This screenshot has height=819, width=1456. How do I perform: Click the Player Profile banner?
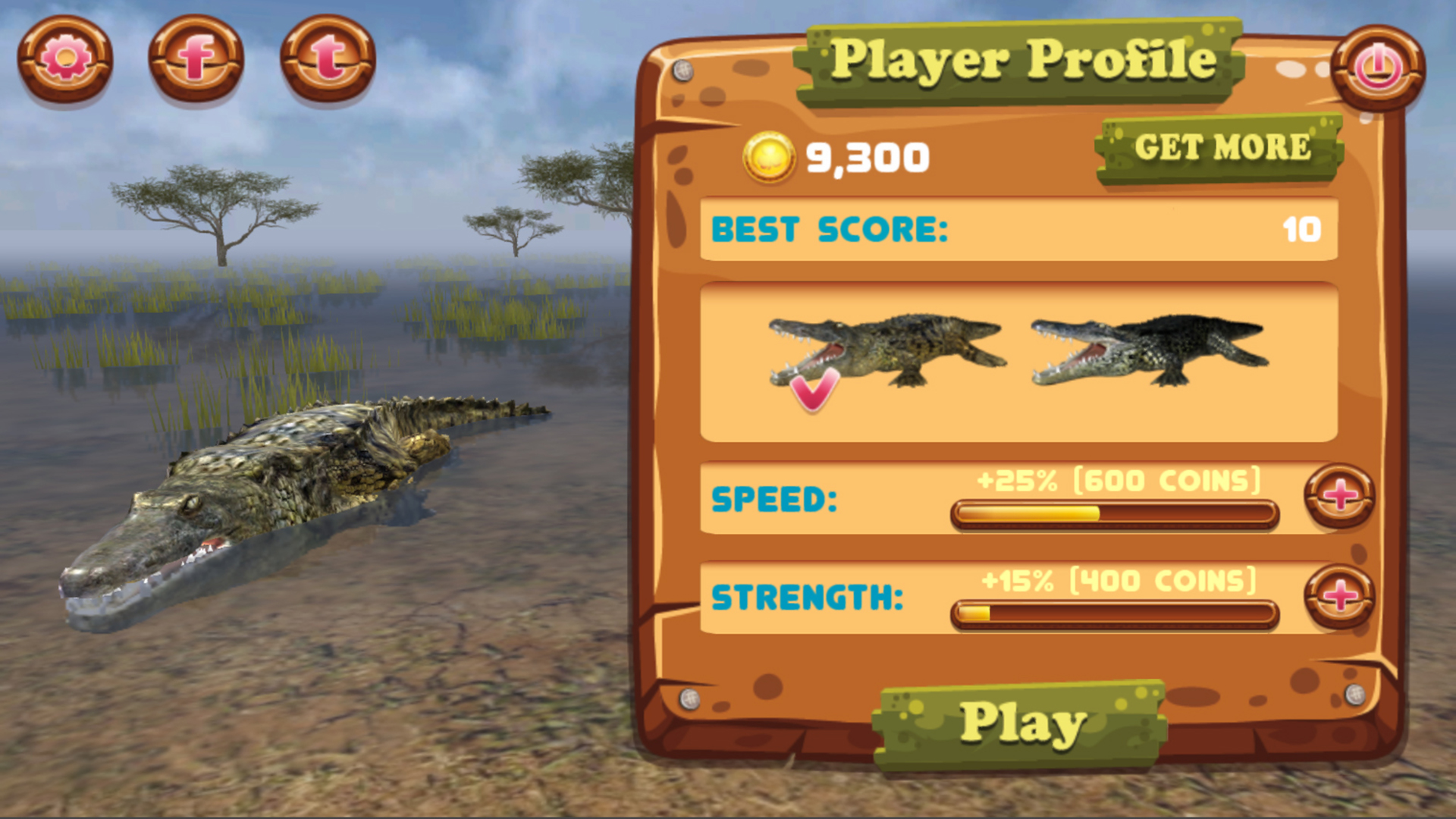pyautogui.click(x=1024, y=61)
